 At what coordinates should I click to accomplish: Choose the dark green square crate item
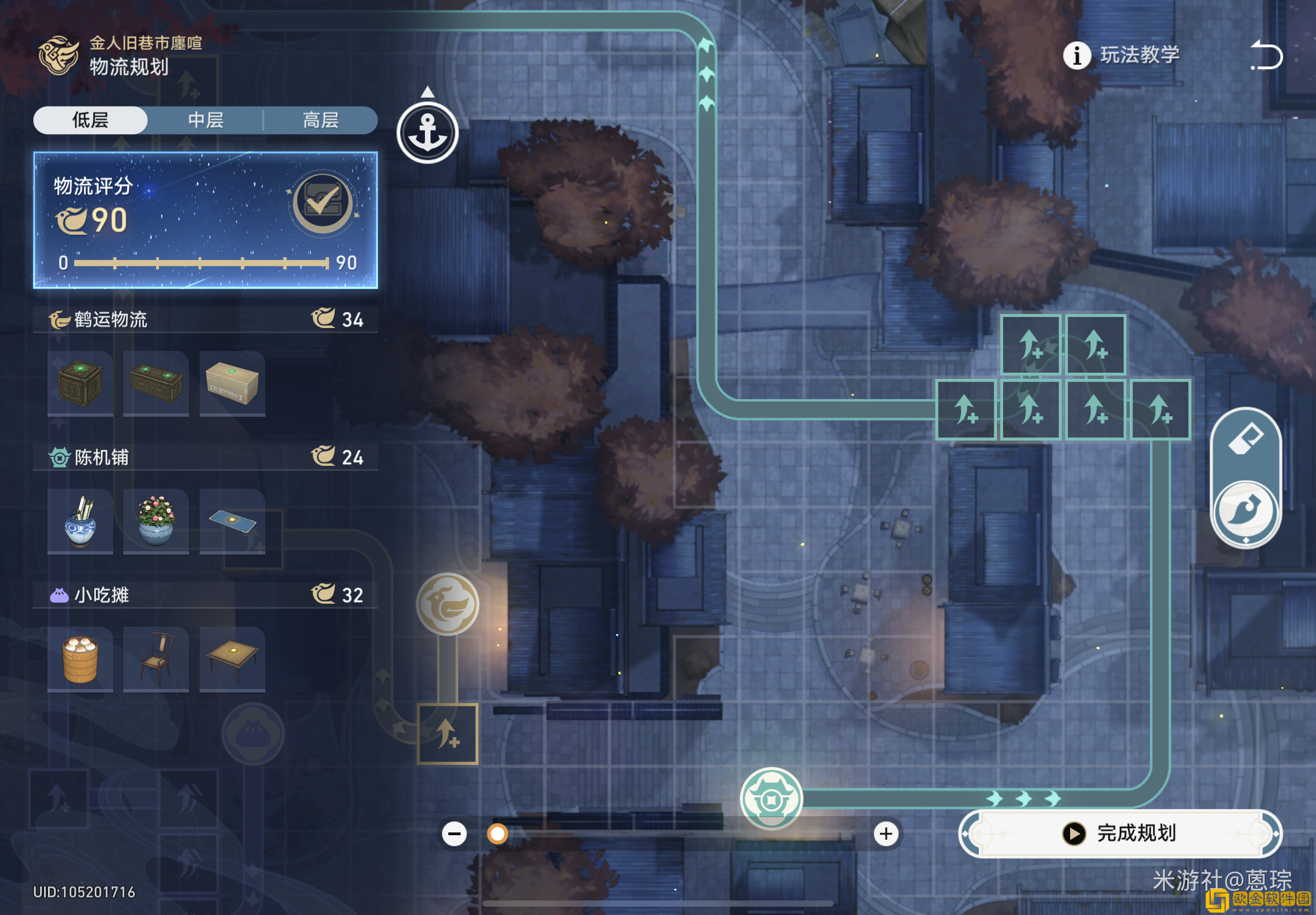pyautogui.click(x=80, y=383)
